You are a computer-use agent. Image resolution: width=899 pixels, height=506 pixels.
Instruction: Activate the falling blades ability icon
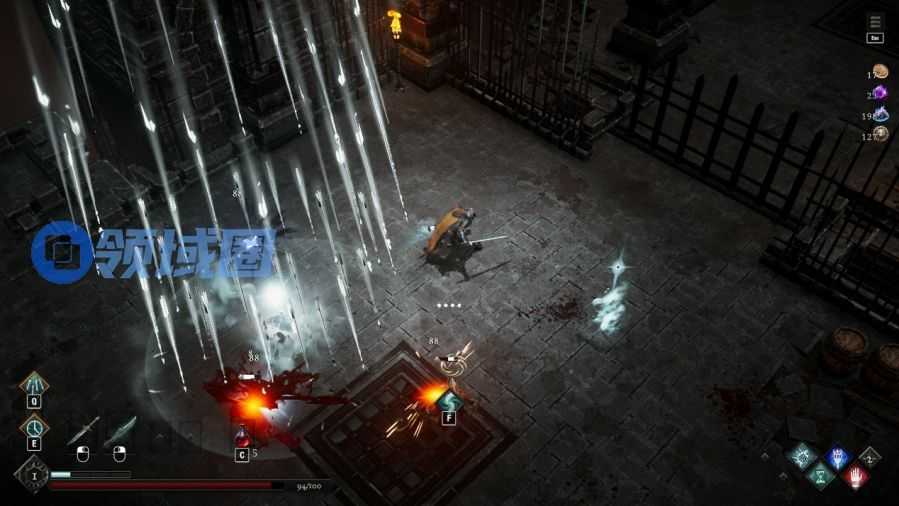point(34,385)
